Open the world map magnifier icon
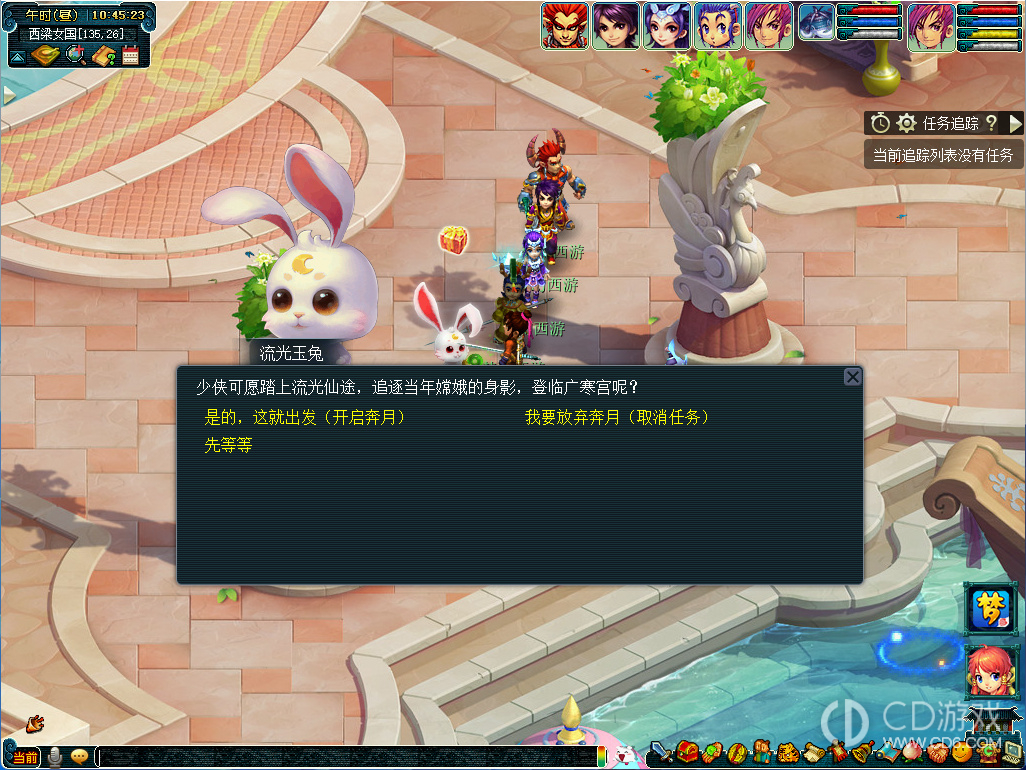 [x=75, y=55]
